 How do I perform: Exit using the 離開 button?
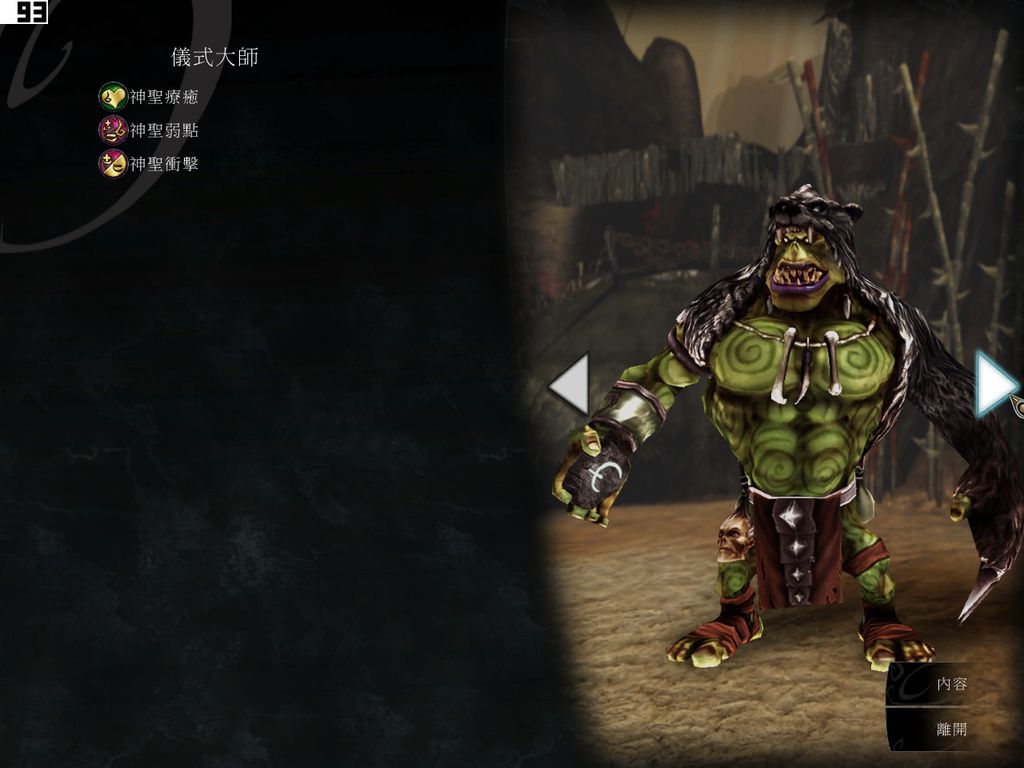click(x=950, y=729)
